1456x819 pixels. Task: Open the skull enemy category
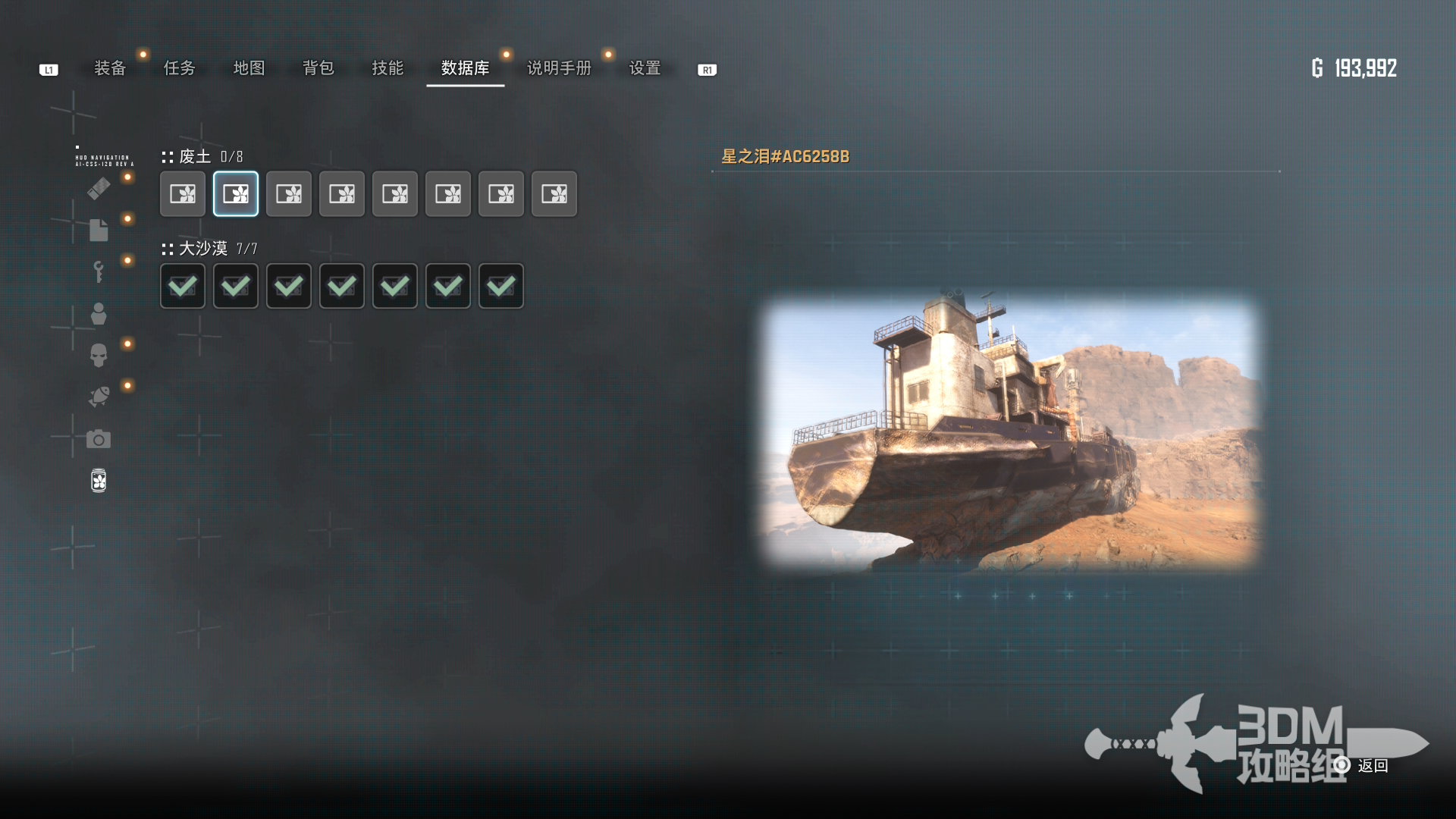point(99,355)
